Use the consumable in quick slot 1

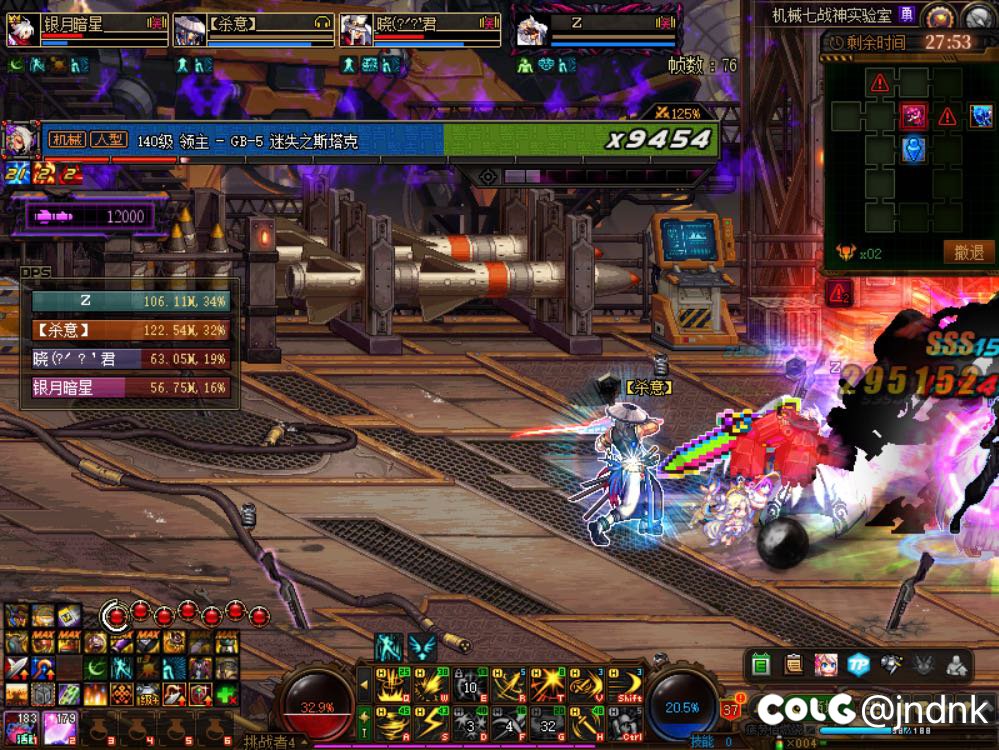(18, 725)
